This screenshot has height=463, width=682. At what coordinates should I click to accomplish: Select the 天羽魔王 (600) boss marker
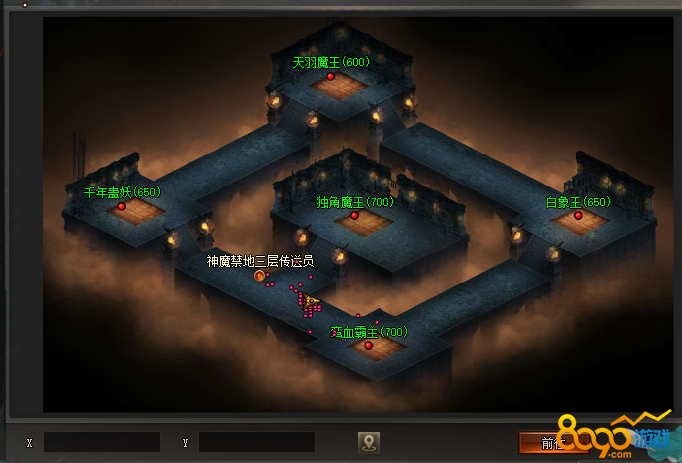click(x=330, y=76)
